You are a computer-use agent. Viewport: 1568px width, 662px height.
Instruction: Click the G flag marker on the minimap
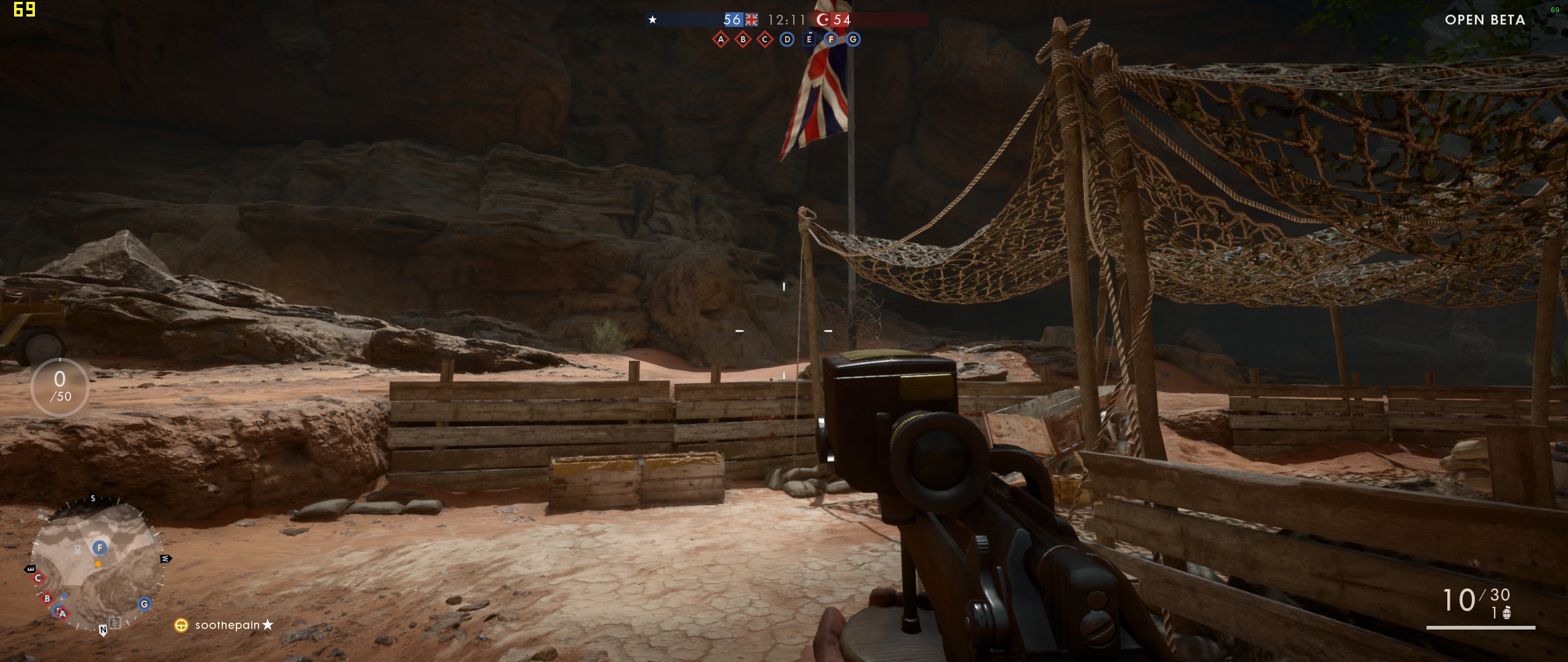[145, 604]
